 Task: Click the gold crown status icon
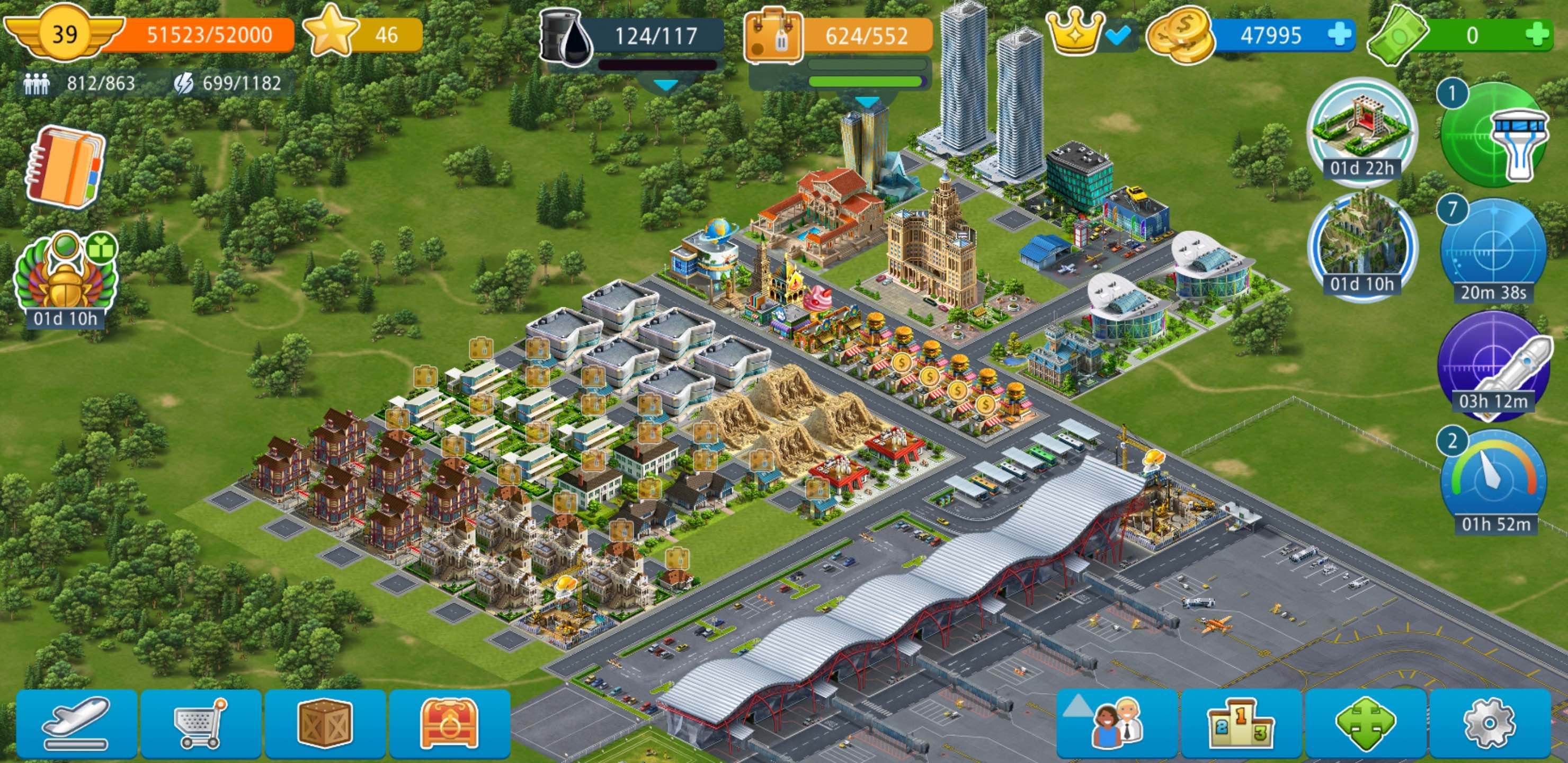pos(1075,33)
